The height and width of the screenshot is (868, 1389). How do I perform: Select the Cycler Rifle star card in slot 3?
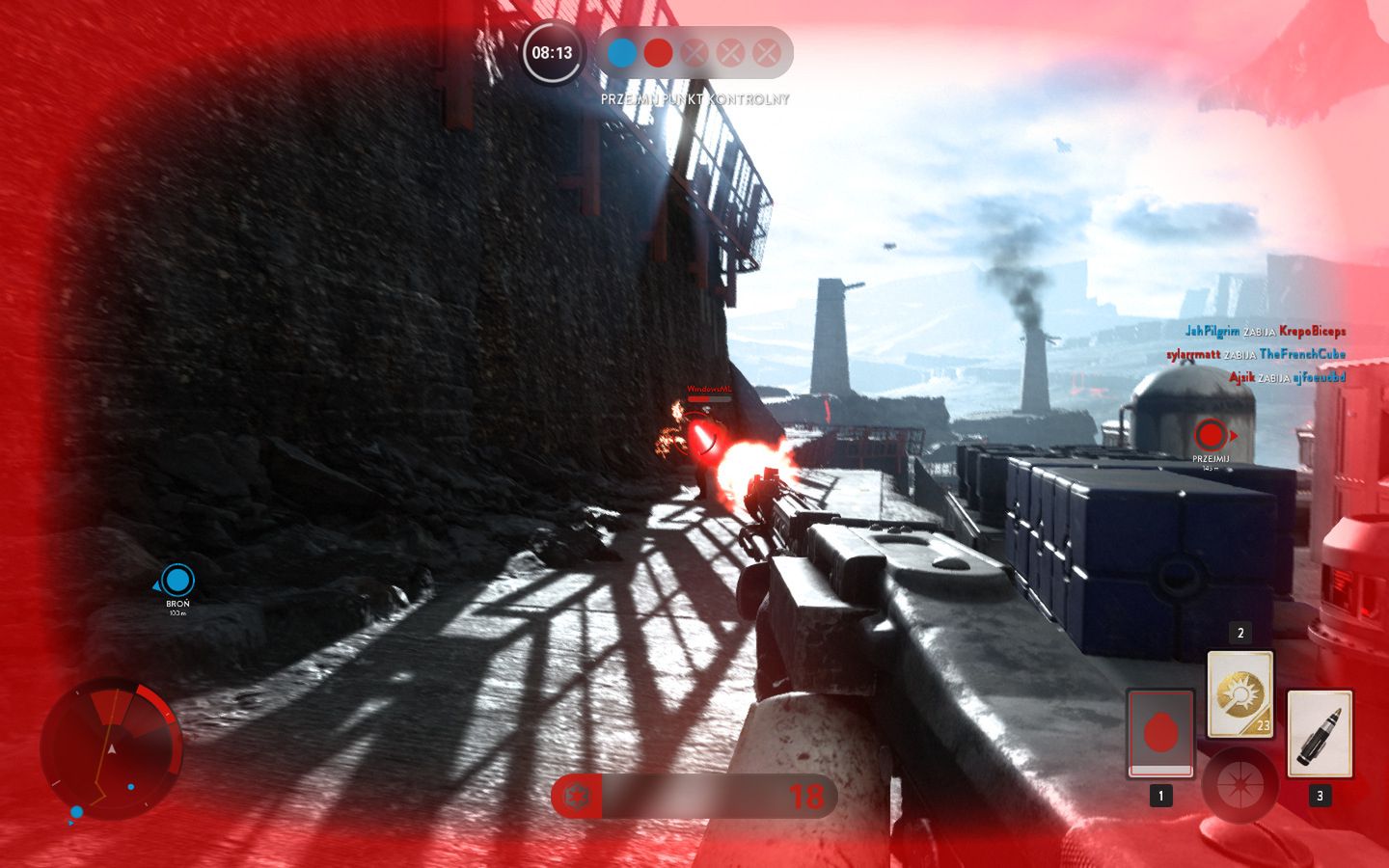[x=1319, y=735]
